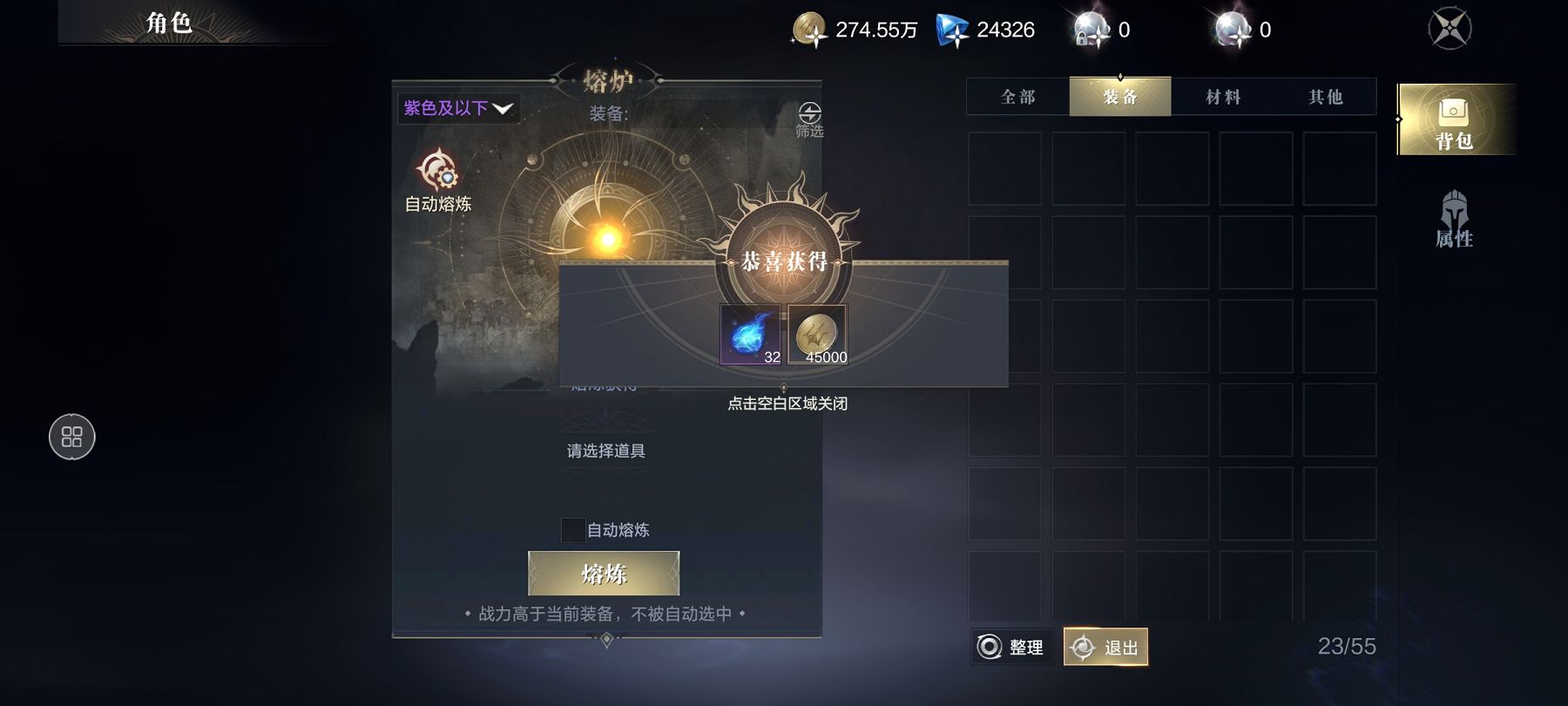This screenshot has width=1568, height=706.
Task: Switch to the 材料 tab
Action: (x=1223, y=97)
